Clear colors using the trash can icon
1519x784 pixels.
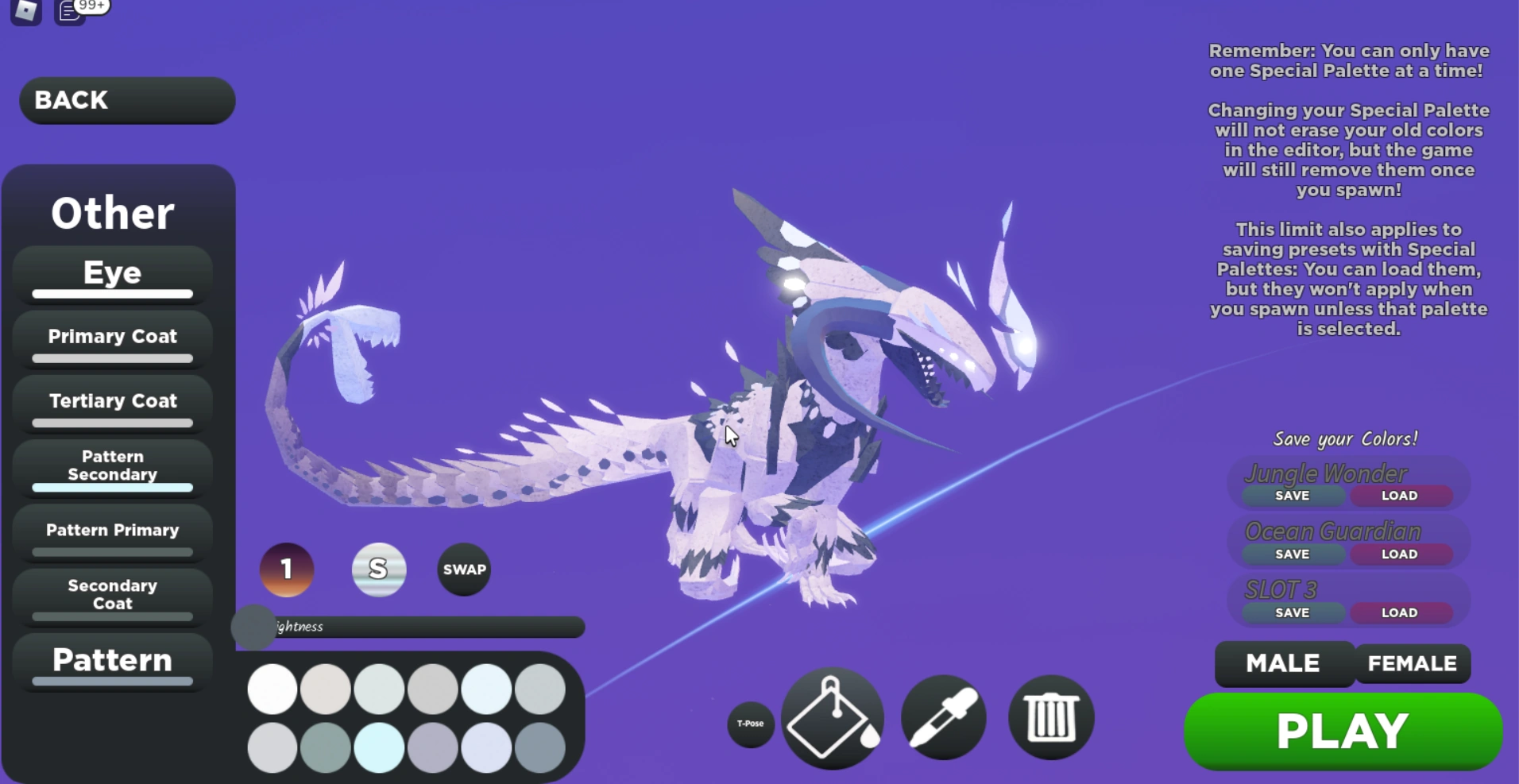pyautogui.click(x=1050, y=716)
